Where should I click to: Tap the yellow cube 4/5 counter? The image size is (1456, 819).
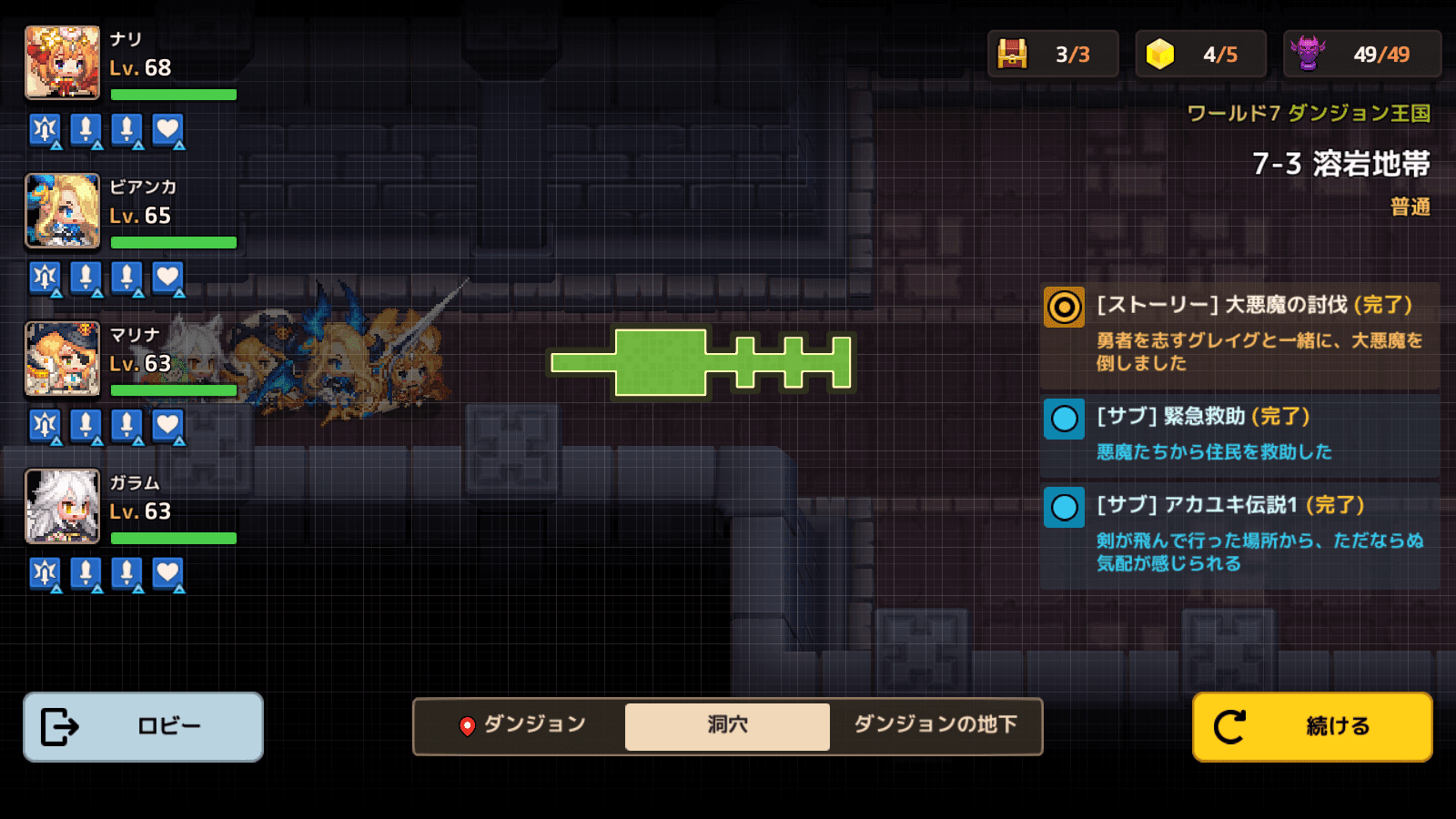click(x=1200, y=55)
